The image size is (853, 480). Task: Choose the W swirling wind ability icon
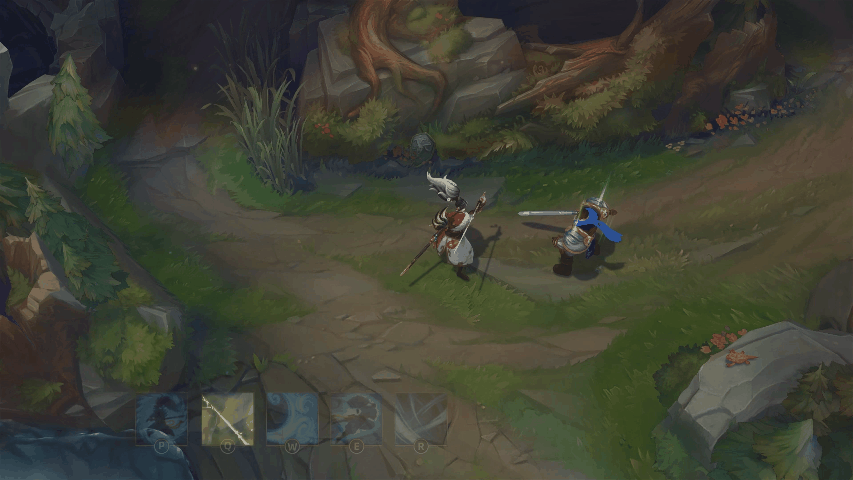292,418
